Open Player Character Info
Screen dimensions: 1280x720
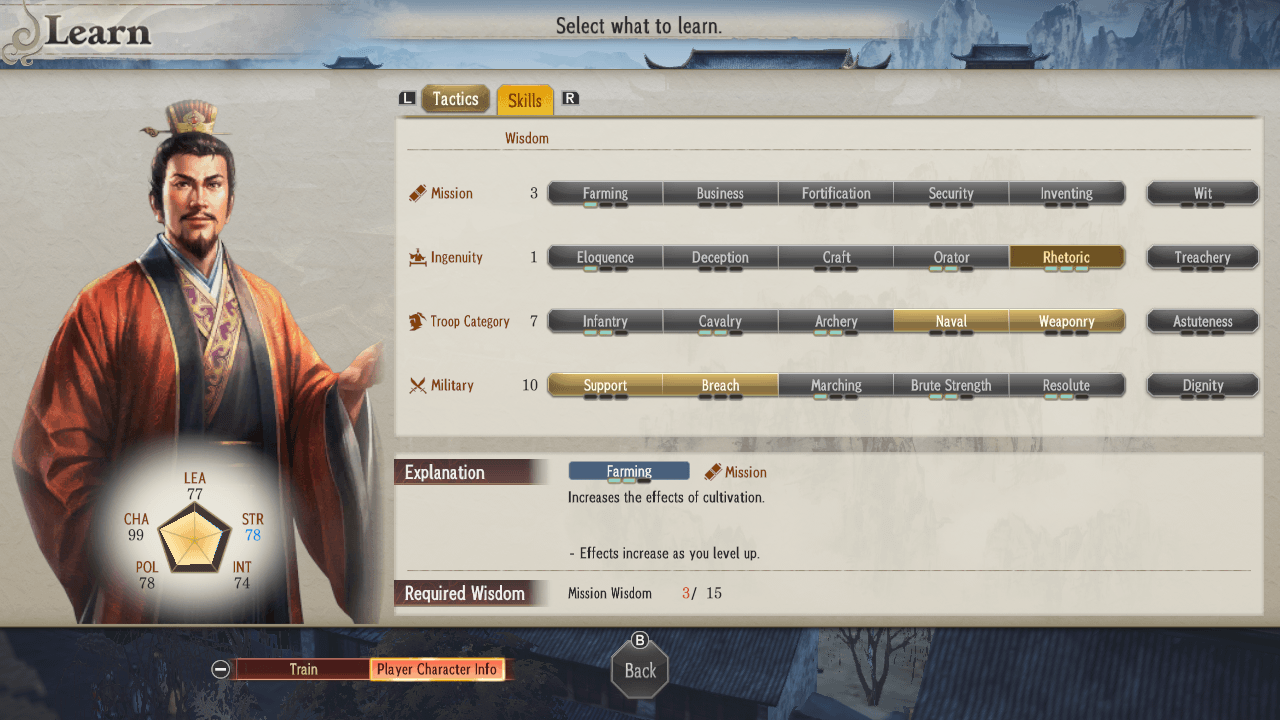[x=437, y=669]
